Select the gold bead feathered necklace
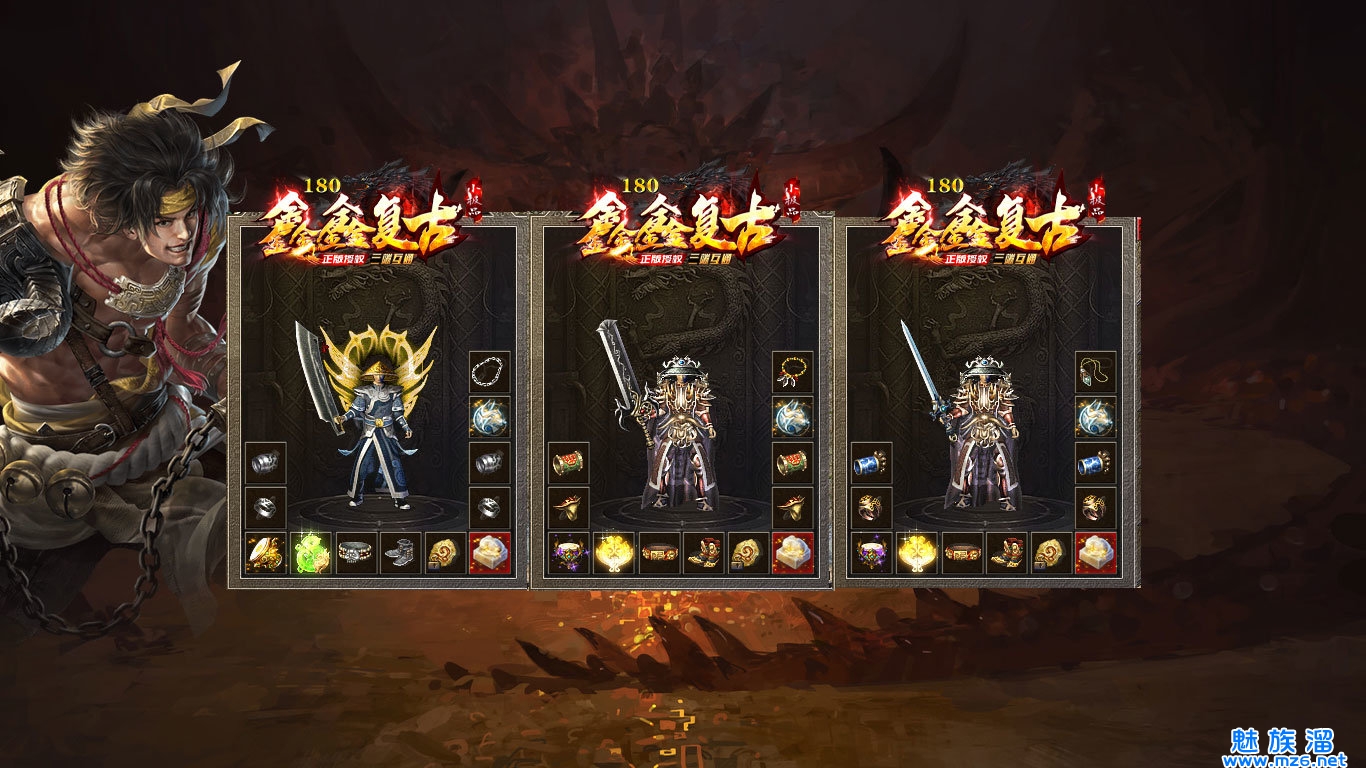 tap(793, 372)
